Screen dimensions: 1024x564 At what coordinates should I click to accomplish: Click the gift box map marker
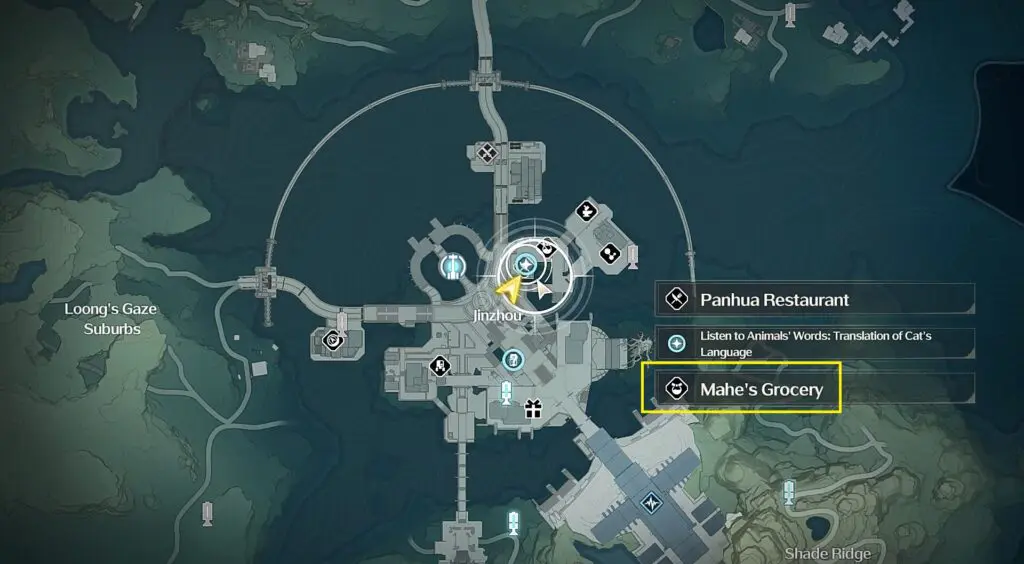pos(532,408)
